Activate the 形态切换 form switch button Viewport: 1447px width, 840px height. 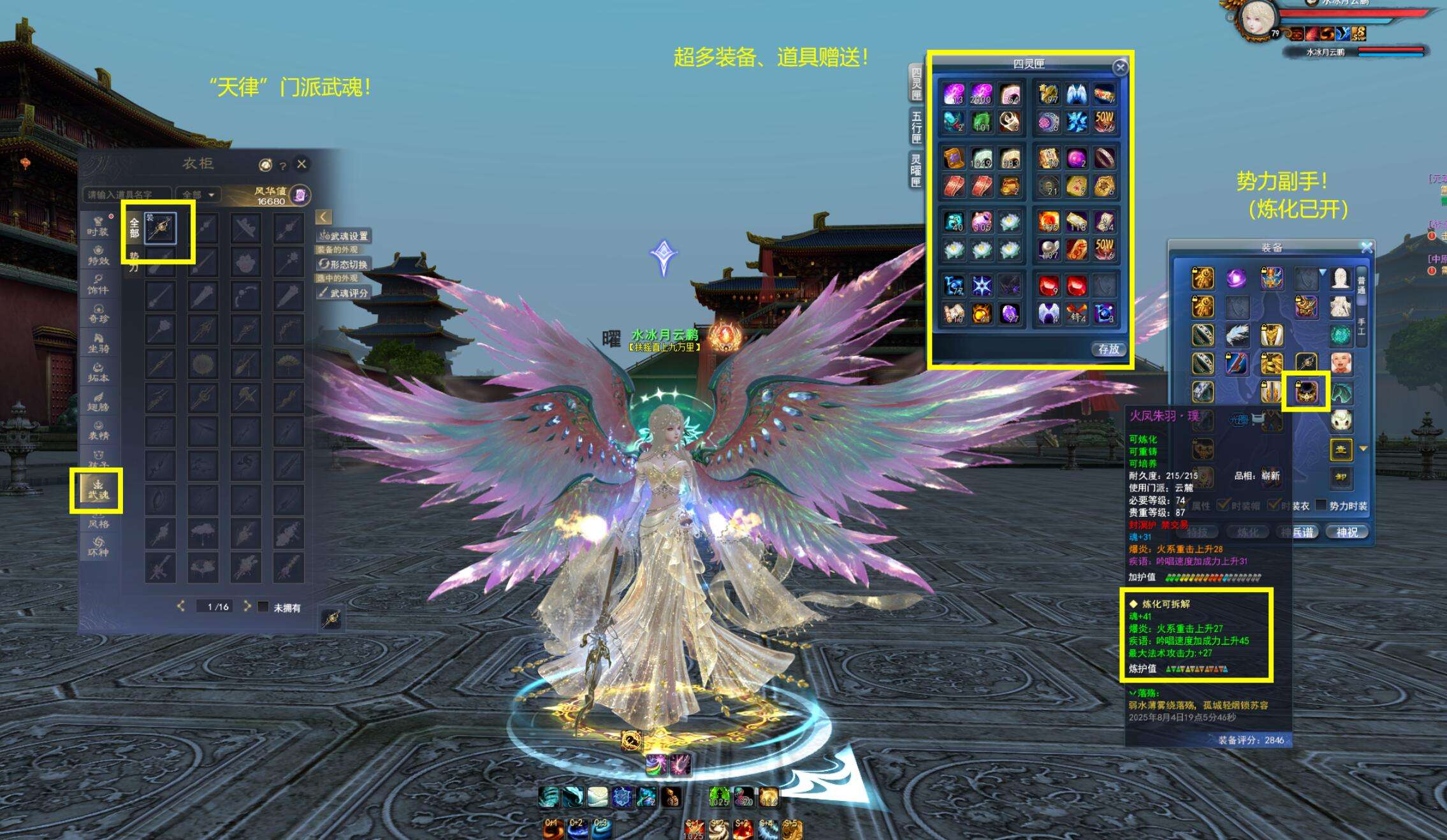click(x=344, y=264)
